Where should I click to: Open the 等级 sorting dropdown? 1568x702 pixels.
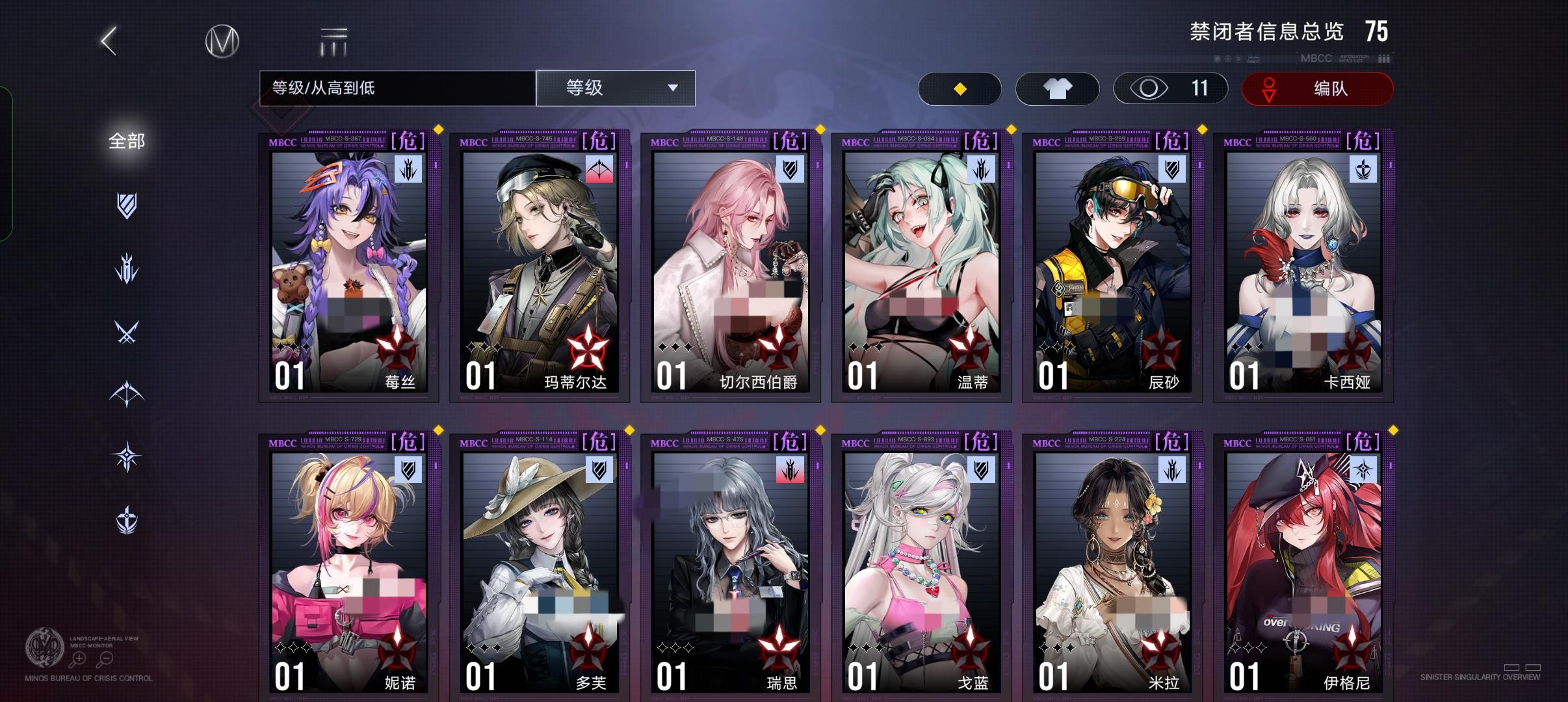click(614, 88)
